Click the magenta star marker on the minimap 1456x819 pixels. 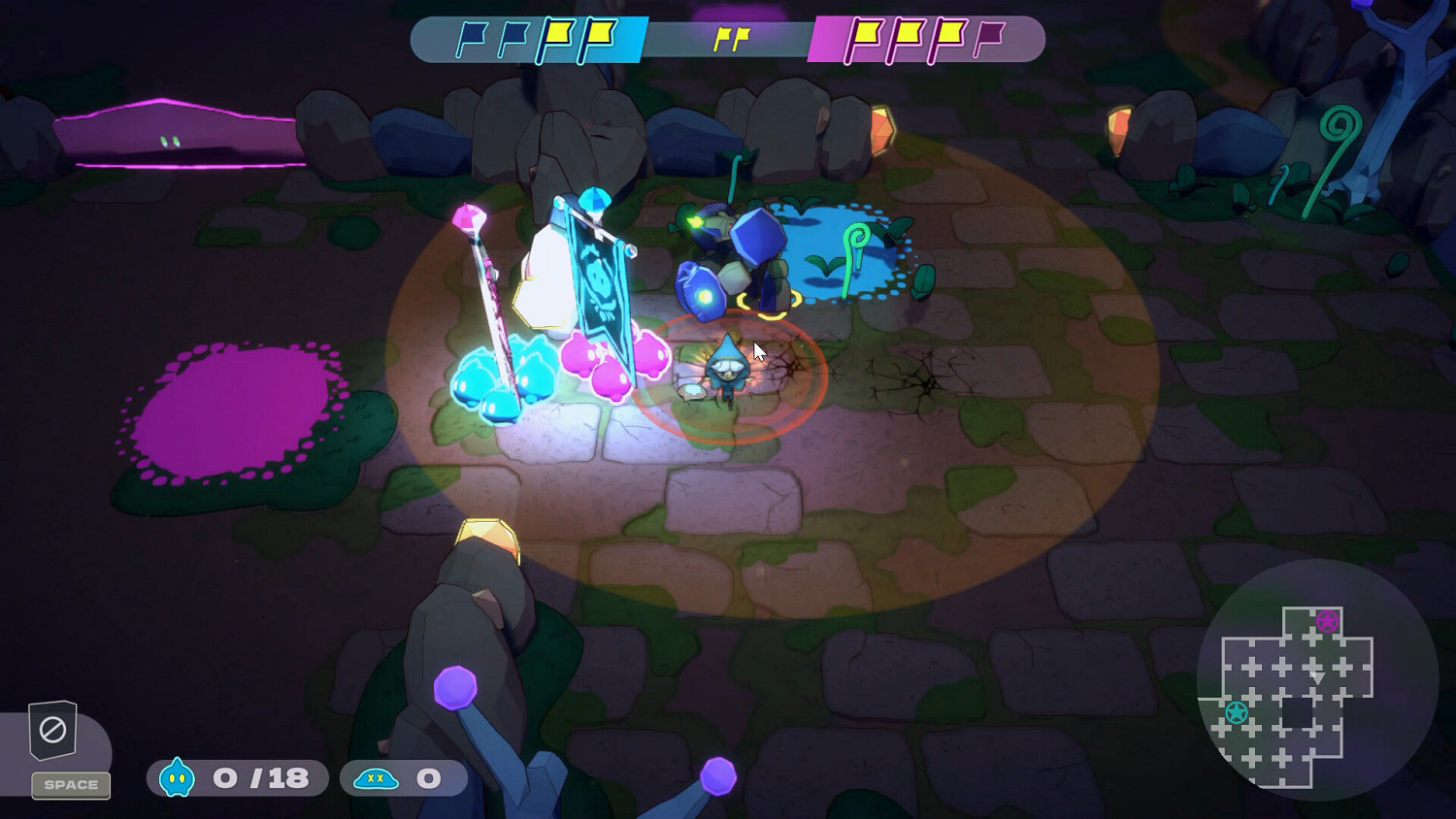click(x=1327, y=619)
